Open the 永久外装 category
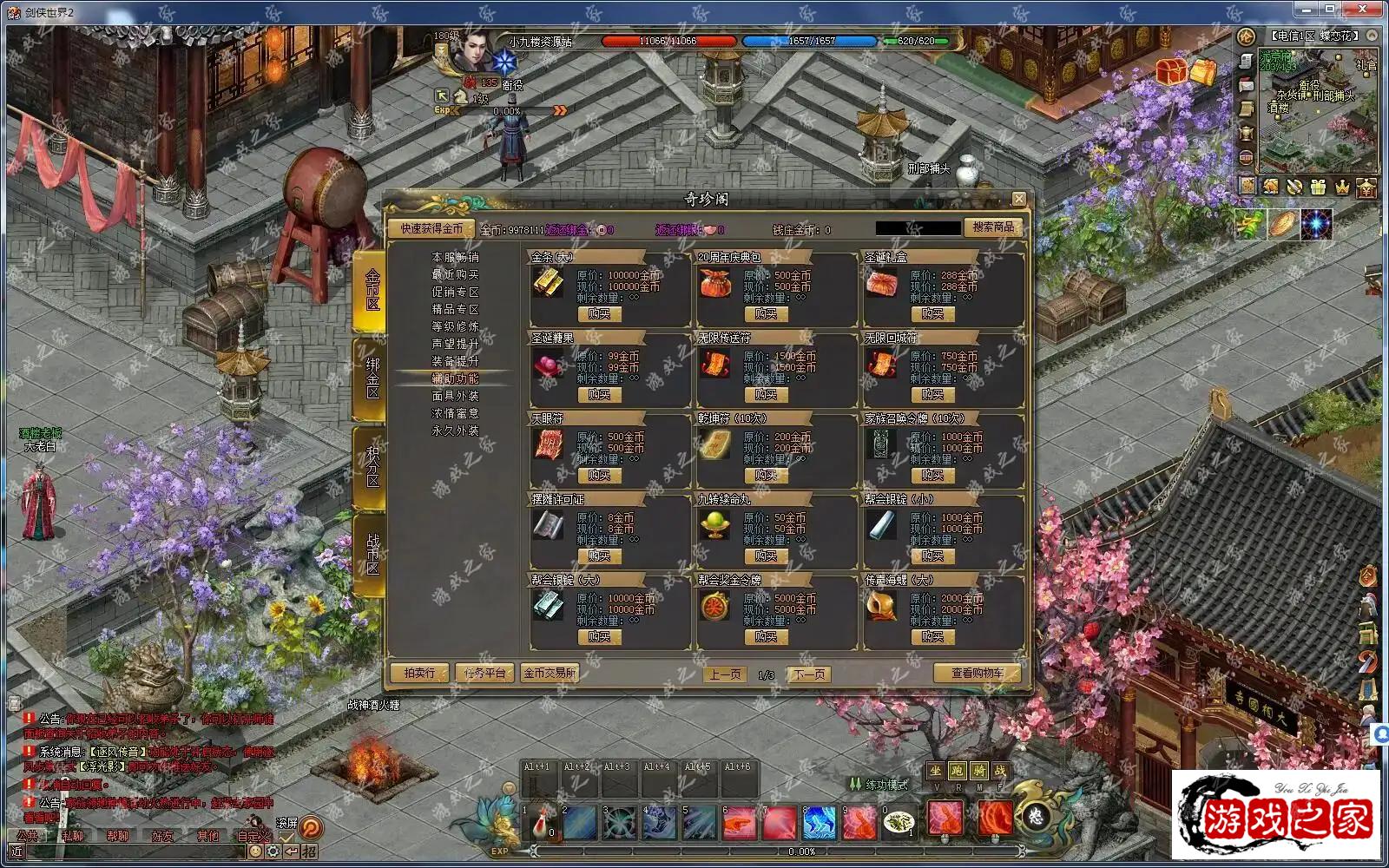The height and width of the screenshot is (868, 1389). coord(455,431)
